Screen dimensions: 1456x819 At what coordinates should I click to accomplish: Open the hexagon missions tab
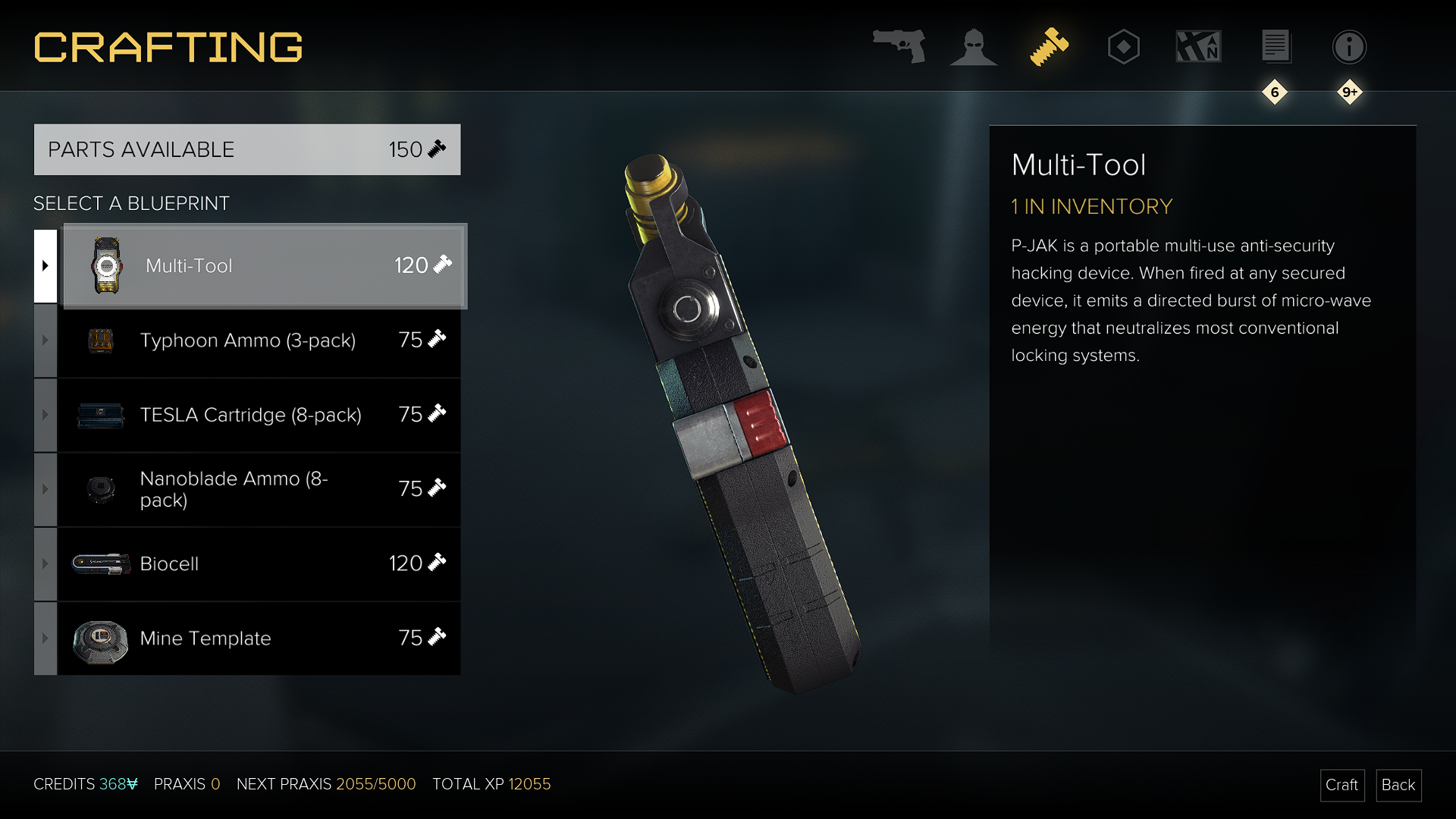(1123, 47)
